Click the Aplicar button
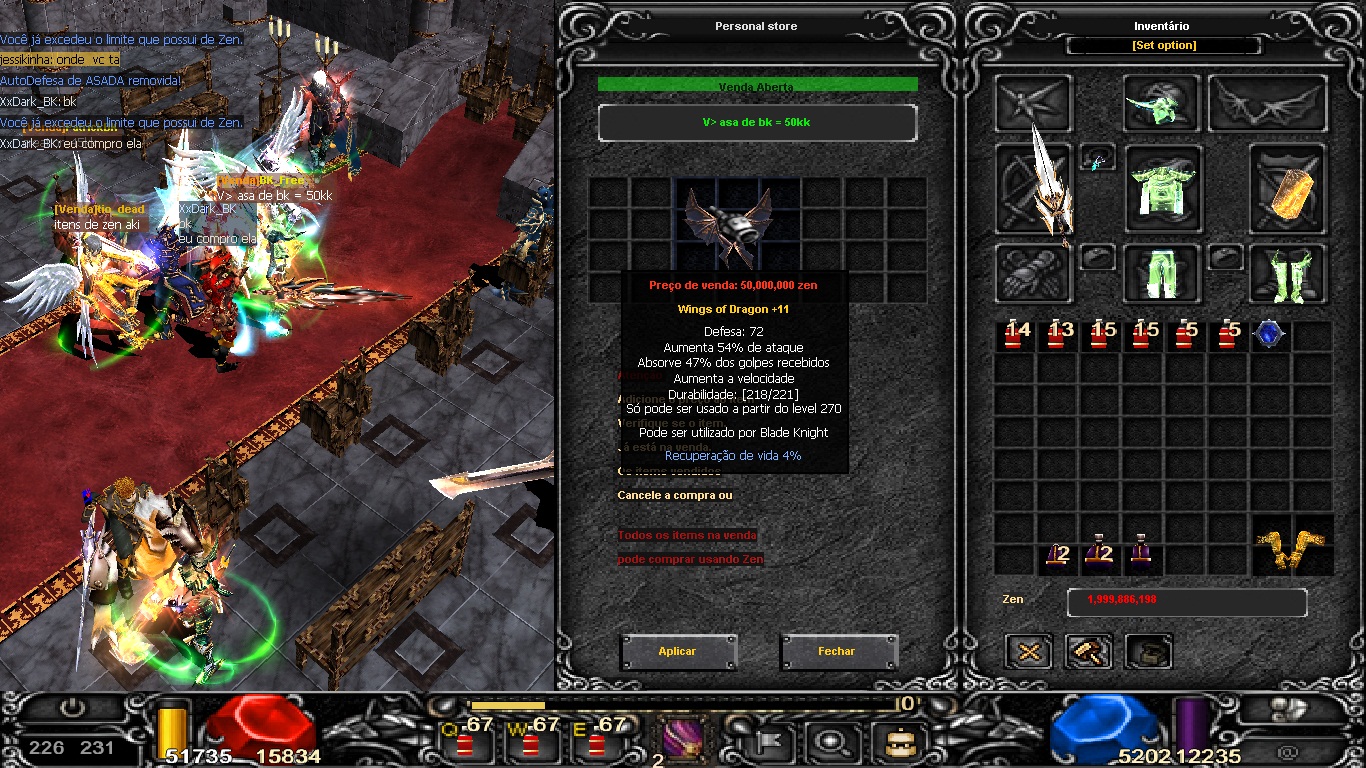Image resolution: width=1366 pixels, height=768 pixels. (x=678, y=651)
